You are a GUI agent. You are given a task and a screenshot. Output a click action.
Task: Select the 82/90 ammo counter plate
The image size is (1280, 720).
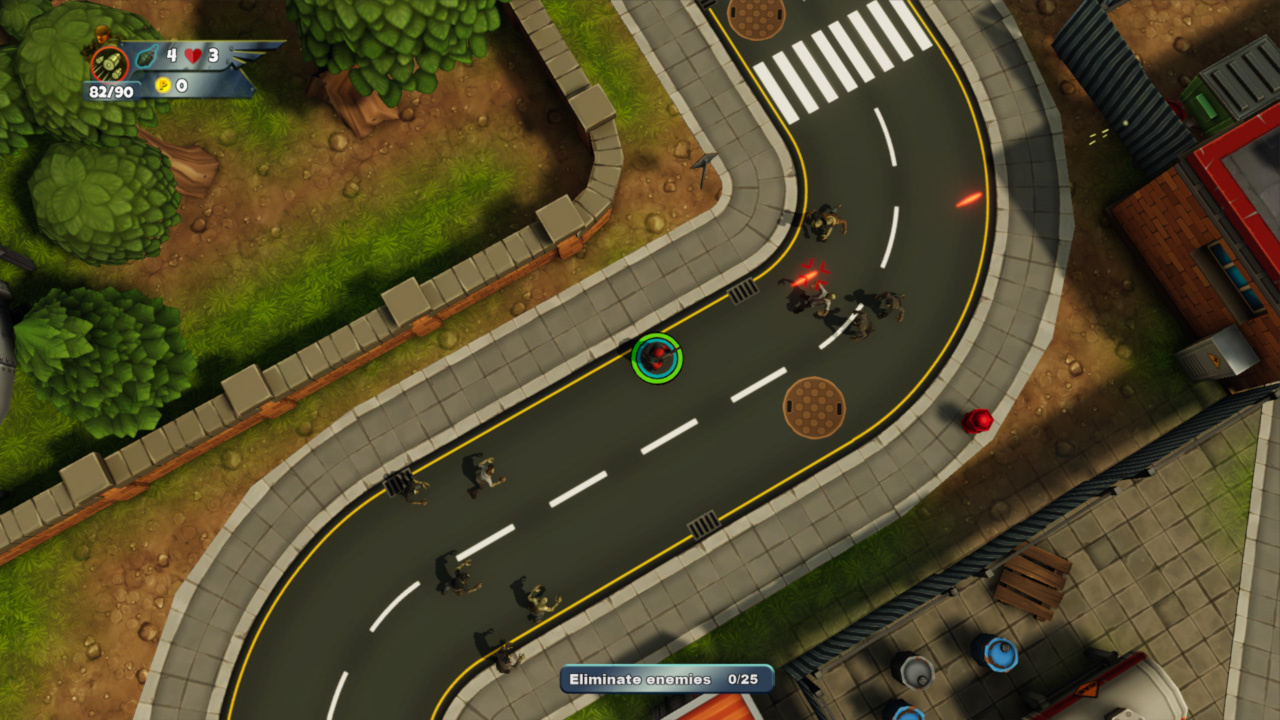coord(110,92)
